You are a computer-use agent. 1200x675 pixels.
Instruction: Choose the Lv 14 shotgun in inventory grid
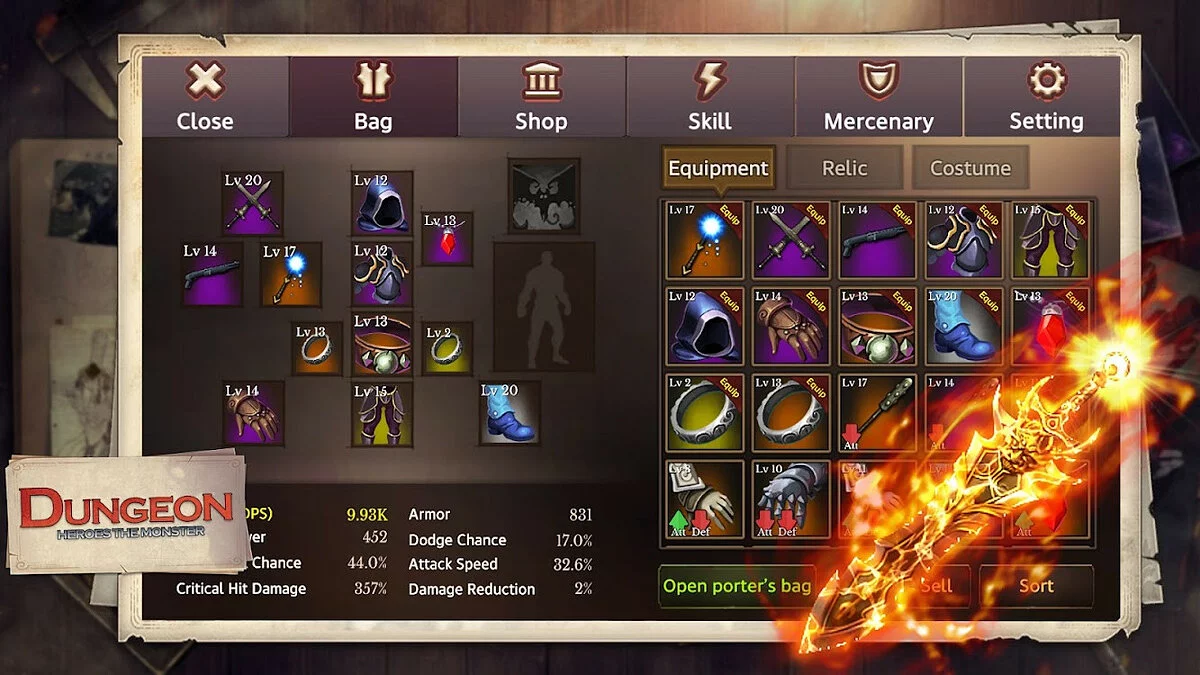[x=877, y=240]
